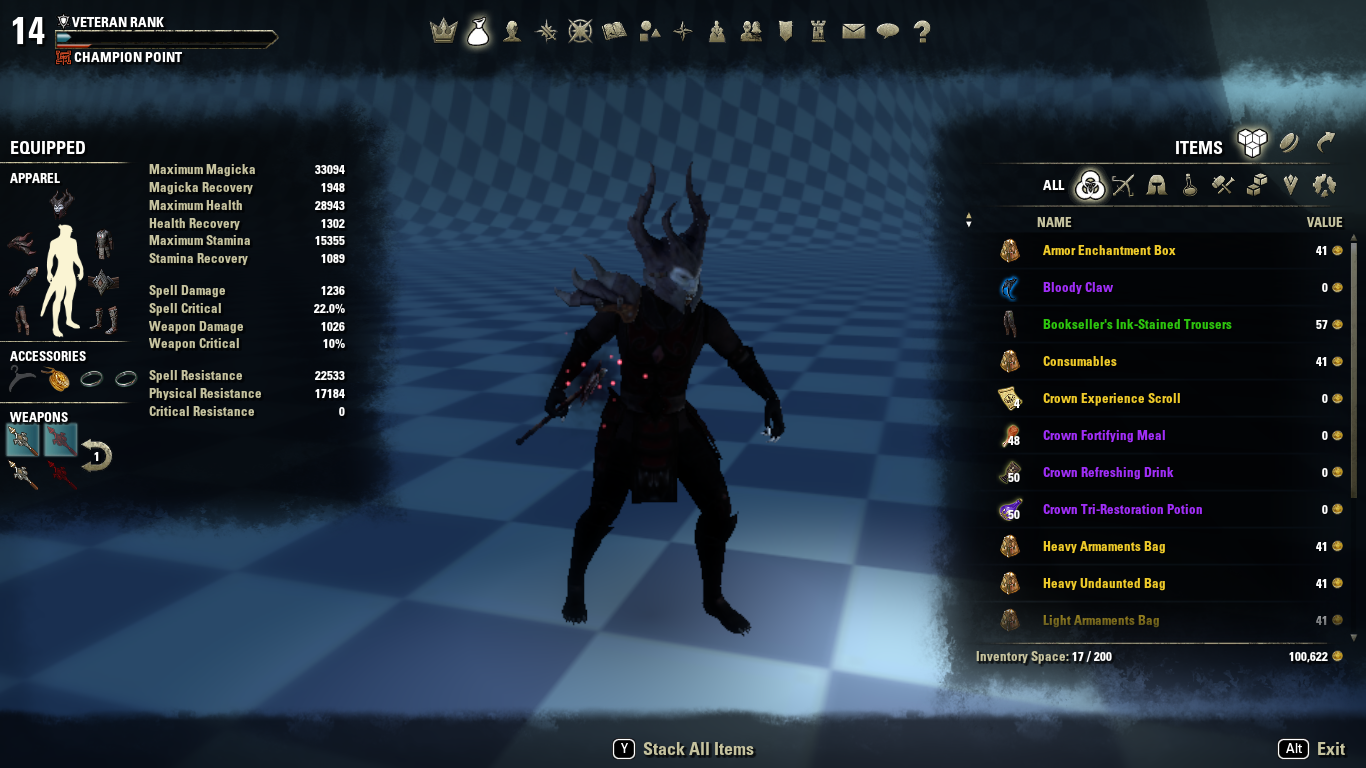Open the Journal book icon
The image size is (1366, 768).
[x=614, y=31]
